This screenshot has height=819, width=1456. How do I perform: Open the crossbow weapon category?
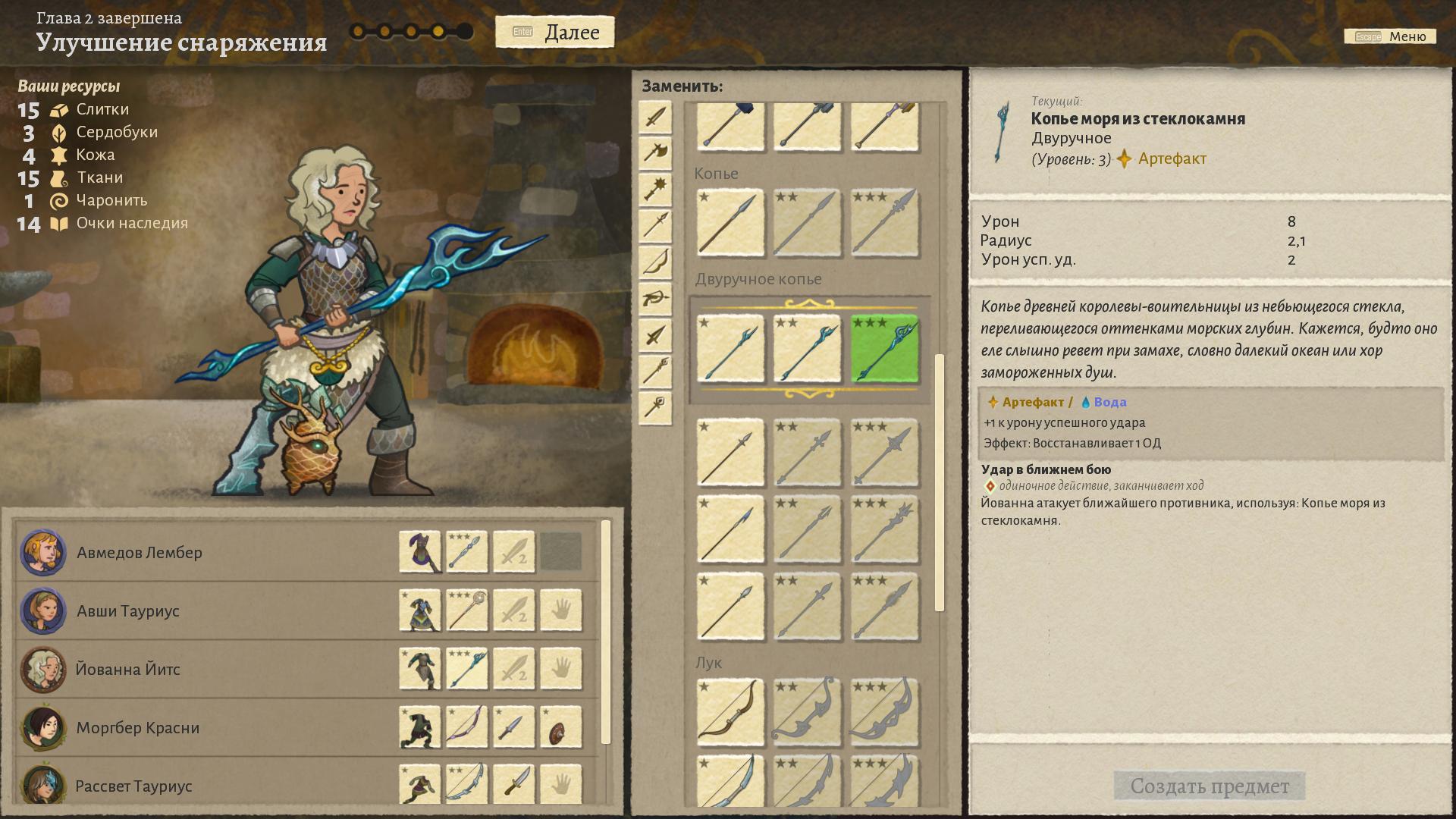655,299
